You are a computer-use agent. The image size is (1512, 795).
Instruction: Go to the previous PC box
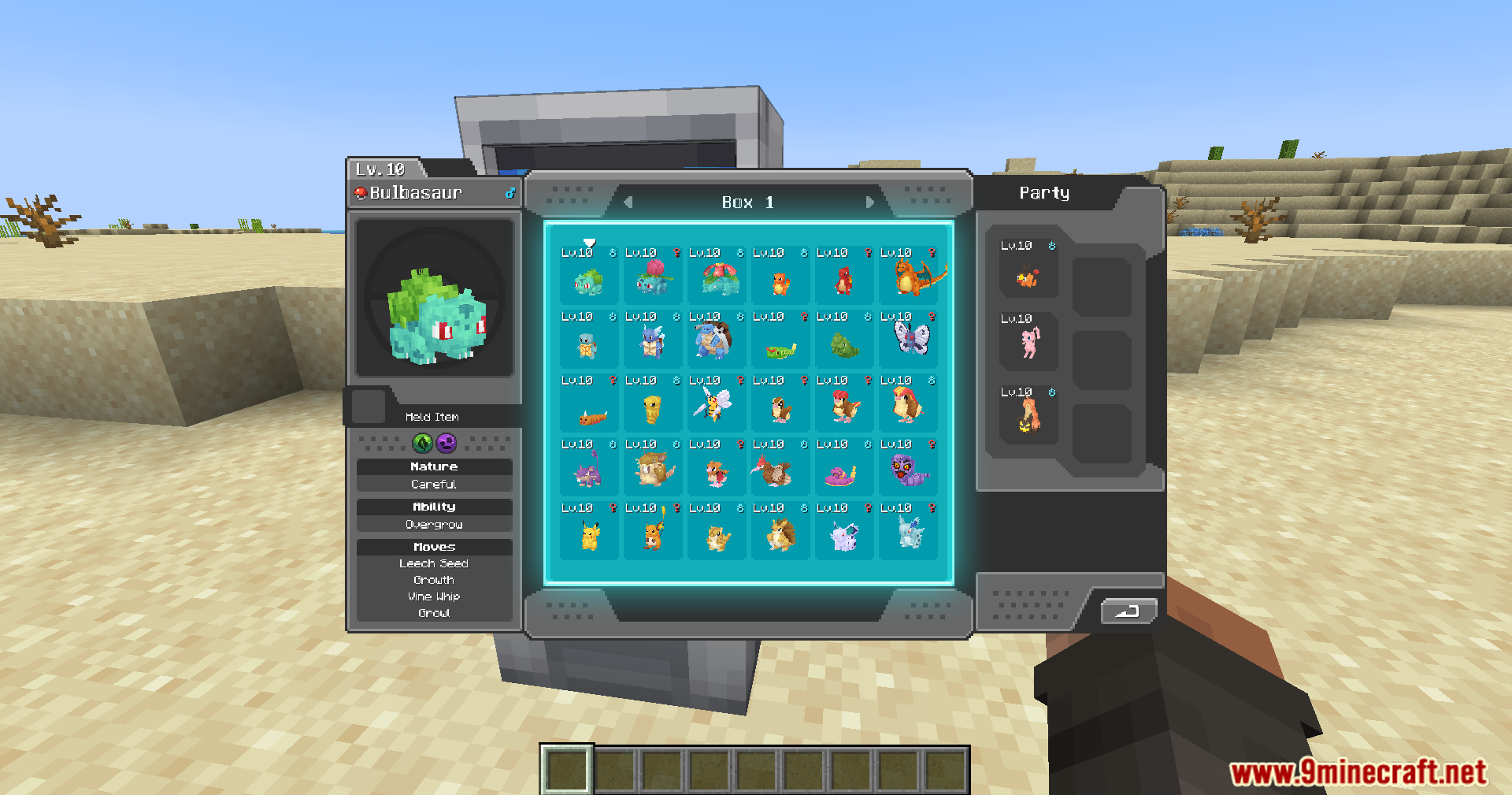coord(628,202)
